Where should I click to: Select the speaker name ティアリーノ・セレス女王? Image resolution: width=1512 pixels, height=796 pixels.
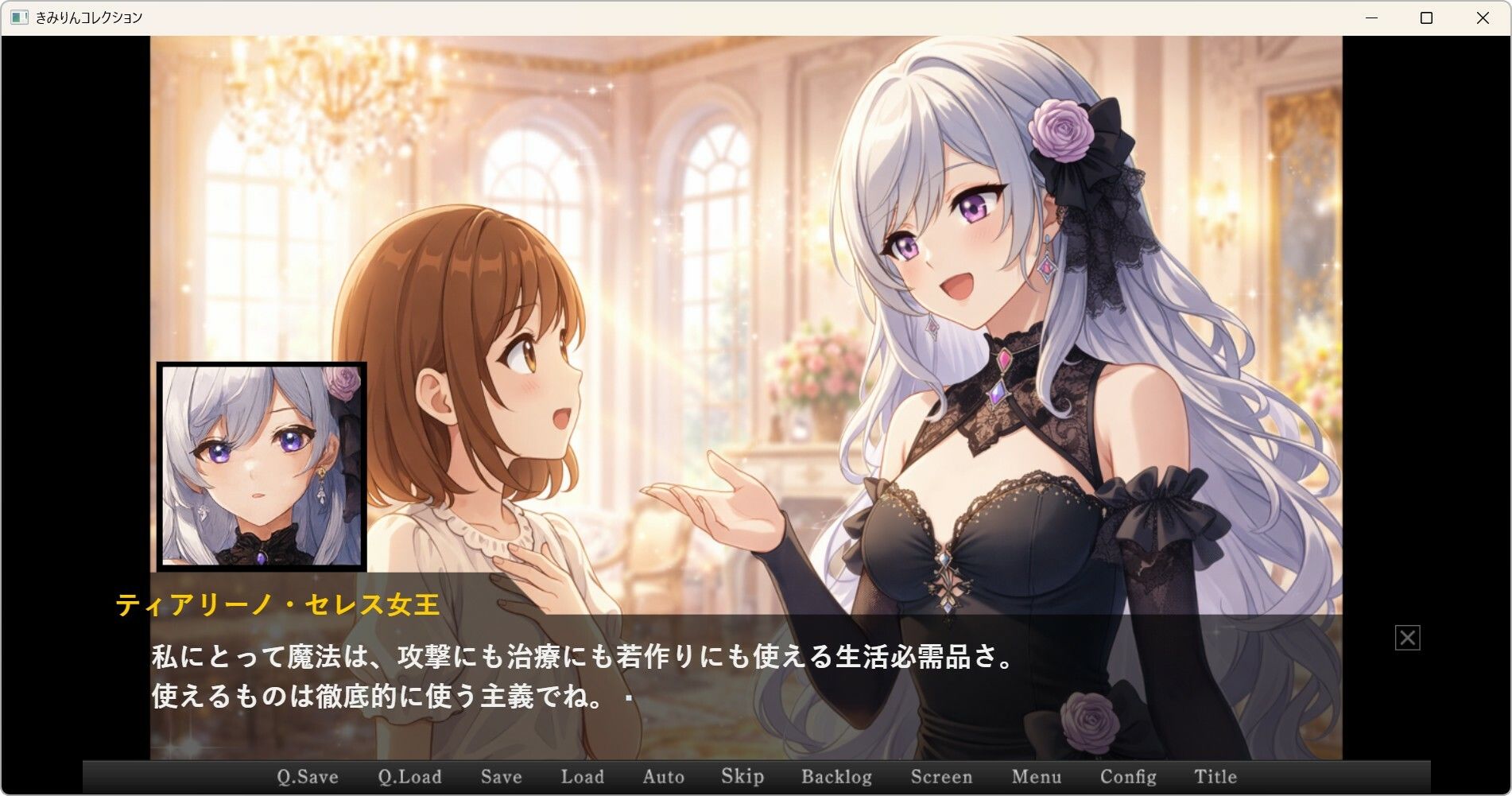pos(277,604)
